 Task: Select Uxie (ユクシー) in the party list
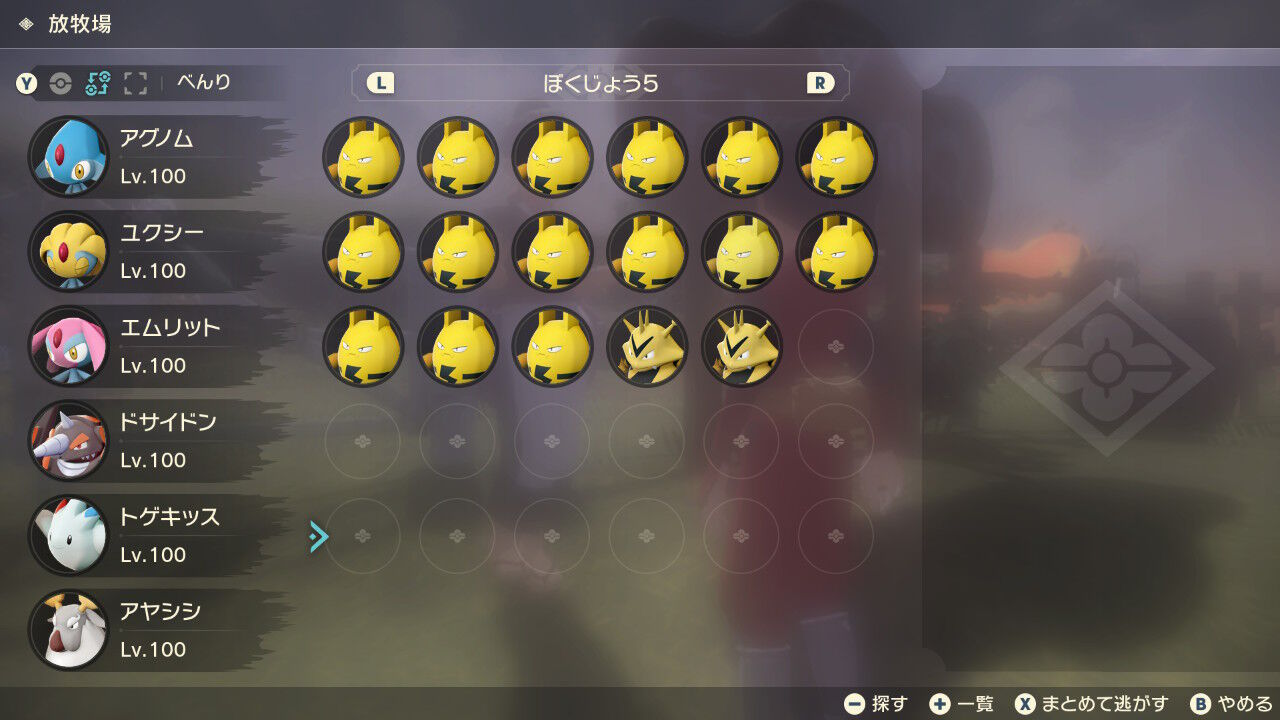pos(140,250)
